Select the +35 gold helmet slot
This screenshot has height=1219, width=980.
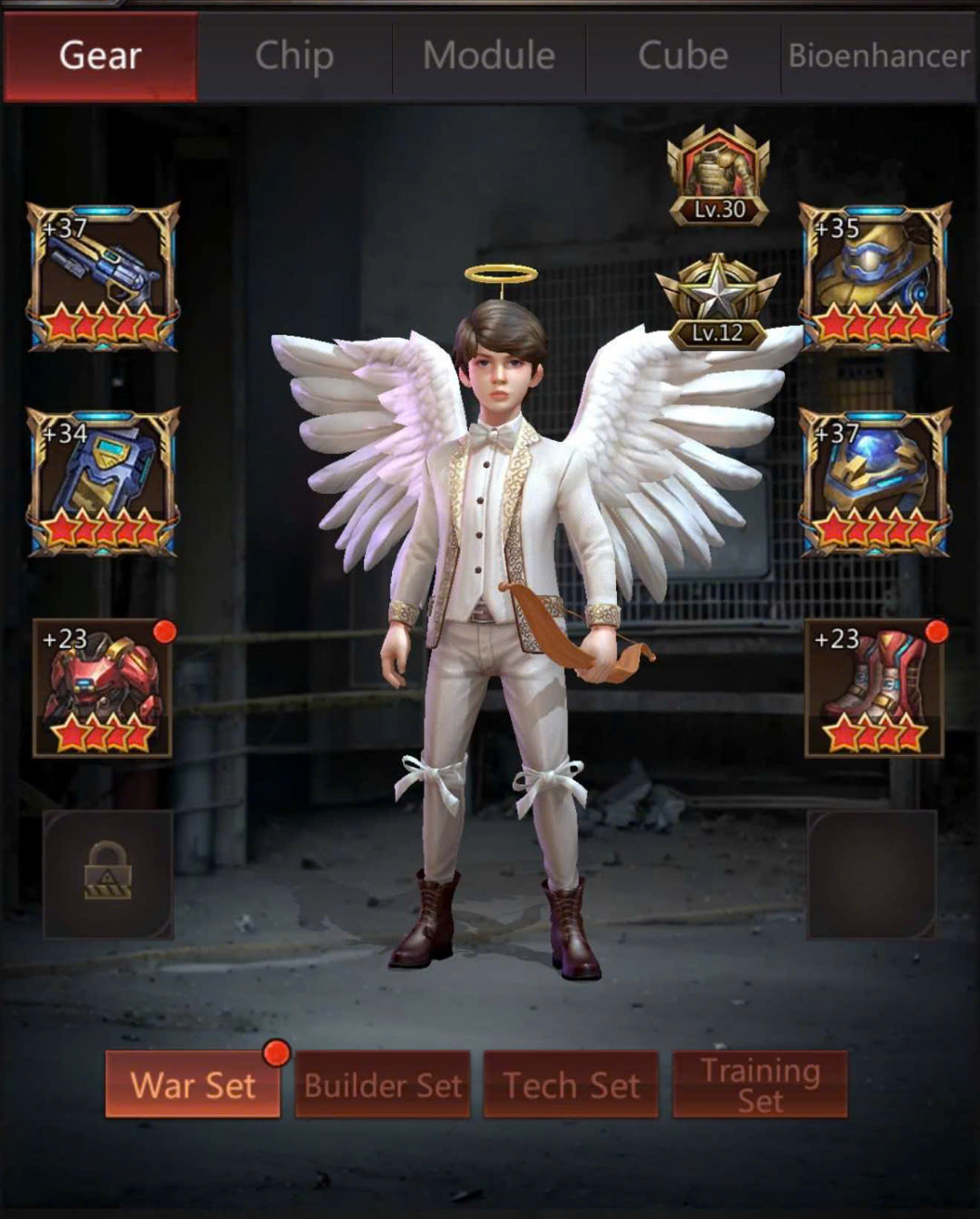click(875, 276)
